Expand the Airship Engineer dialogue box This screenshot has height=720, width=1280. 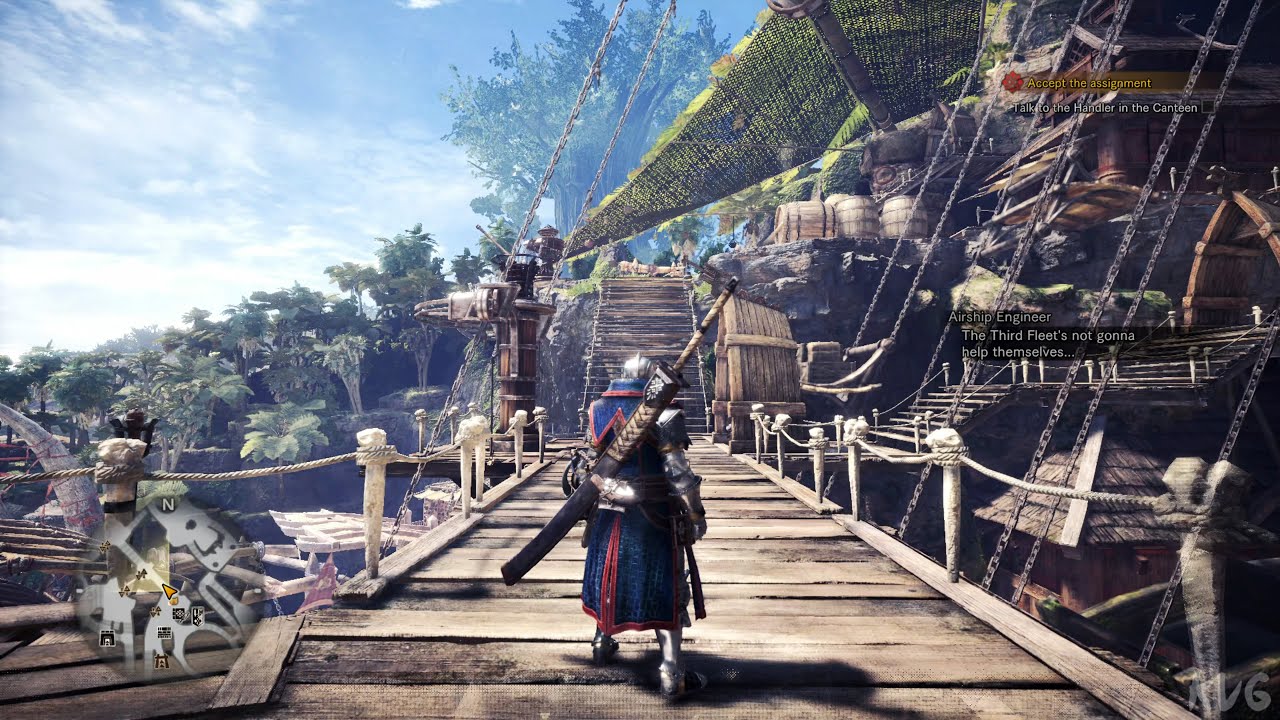click(x=1045, y=336)
